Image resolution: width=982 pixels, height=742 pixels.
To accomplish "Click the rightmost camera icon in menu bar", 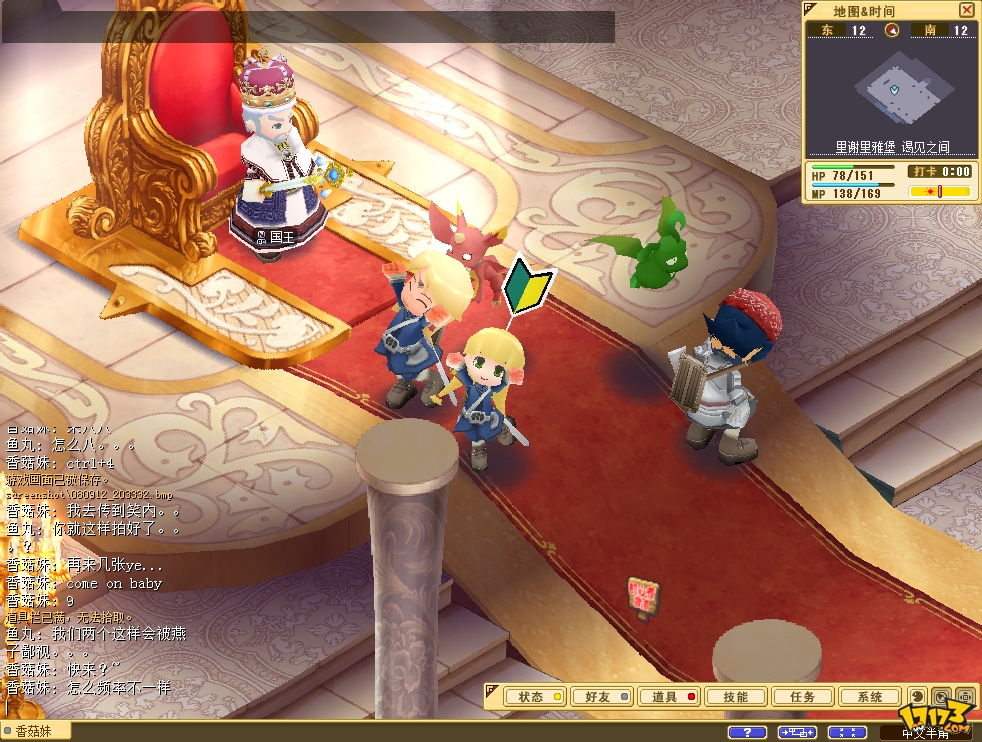I will pyautogui.click(x=965, y=697).
